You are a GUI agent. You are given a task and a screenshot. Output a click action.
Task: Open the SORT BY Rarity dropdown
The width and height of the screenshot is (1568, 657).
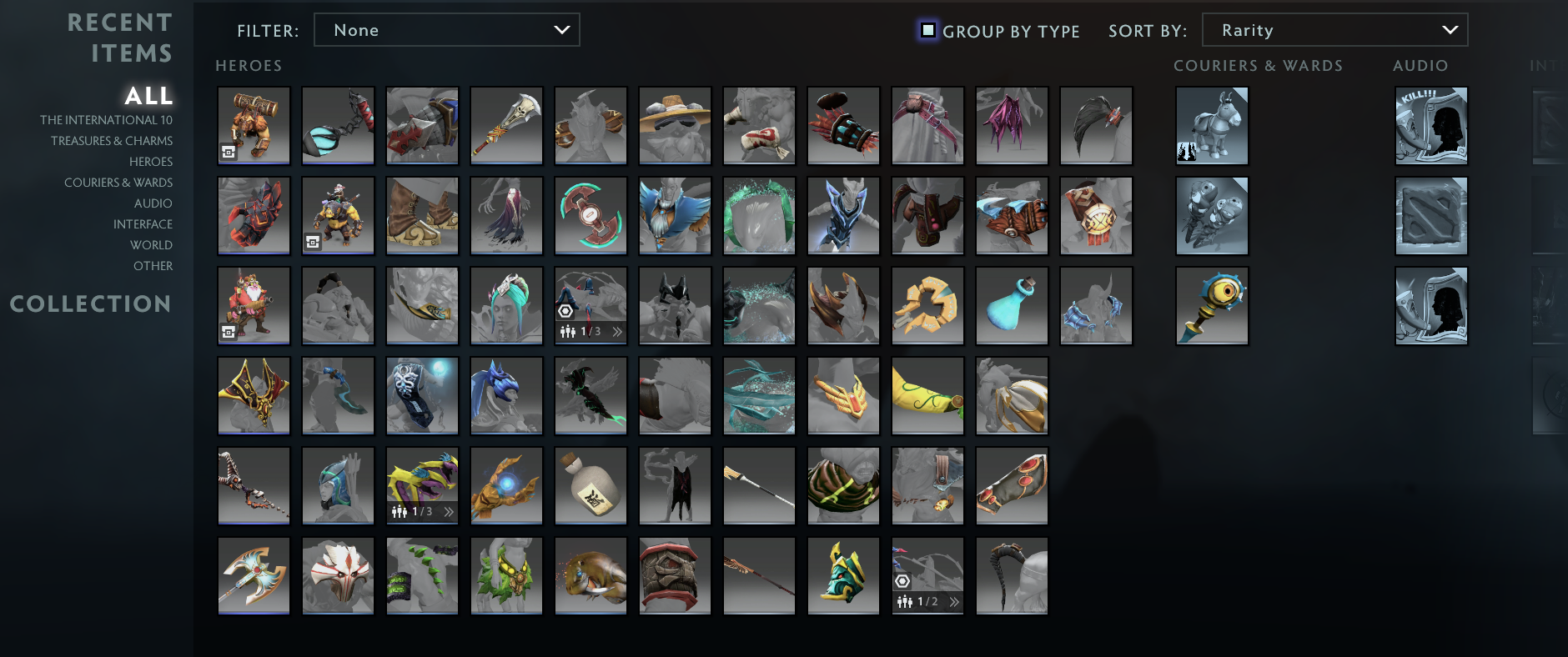1334,29
